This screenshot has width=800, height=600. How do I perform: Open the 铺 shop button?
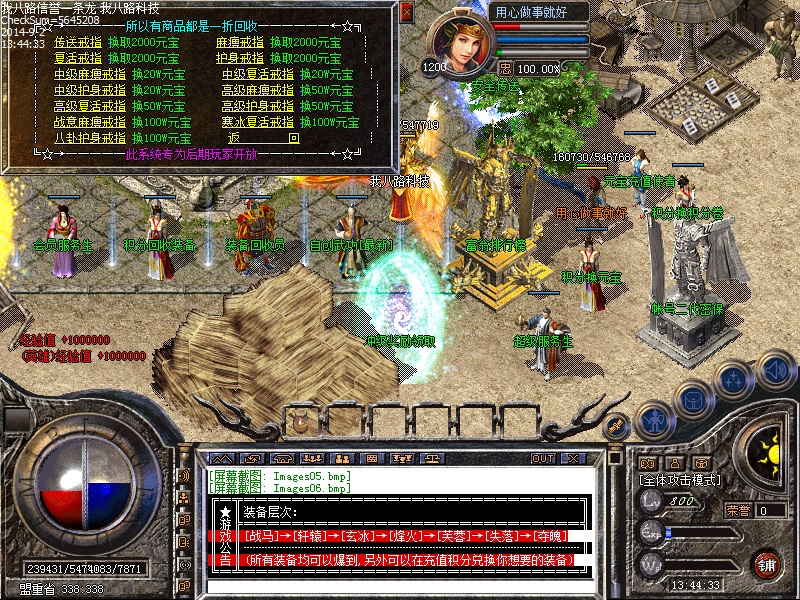(x=766, y=564)
